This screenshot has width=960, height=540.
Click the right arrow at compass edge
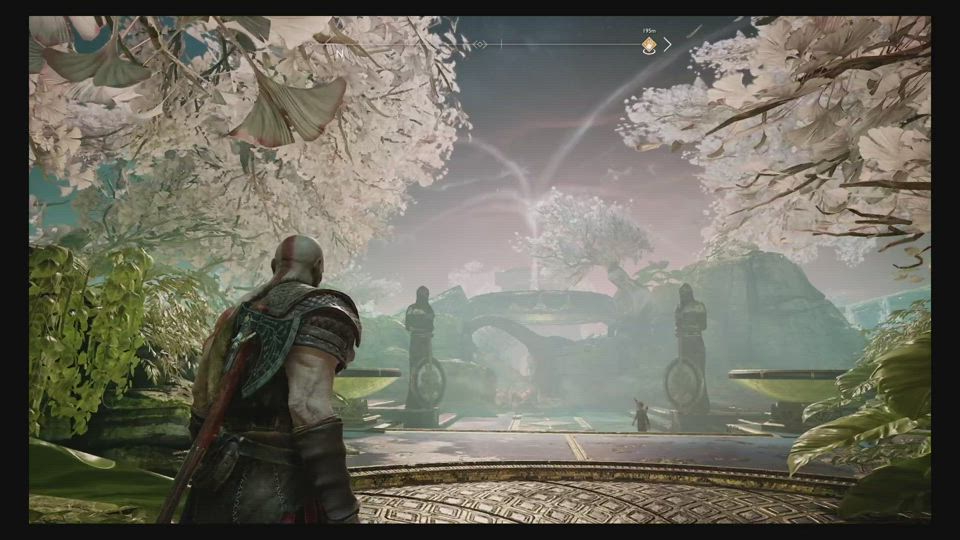[x=667, y=45]
